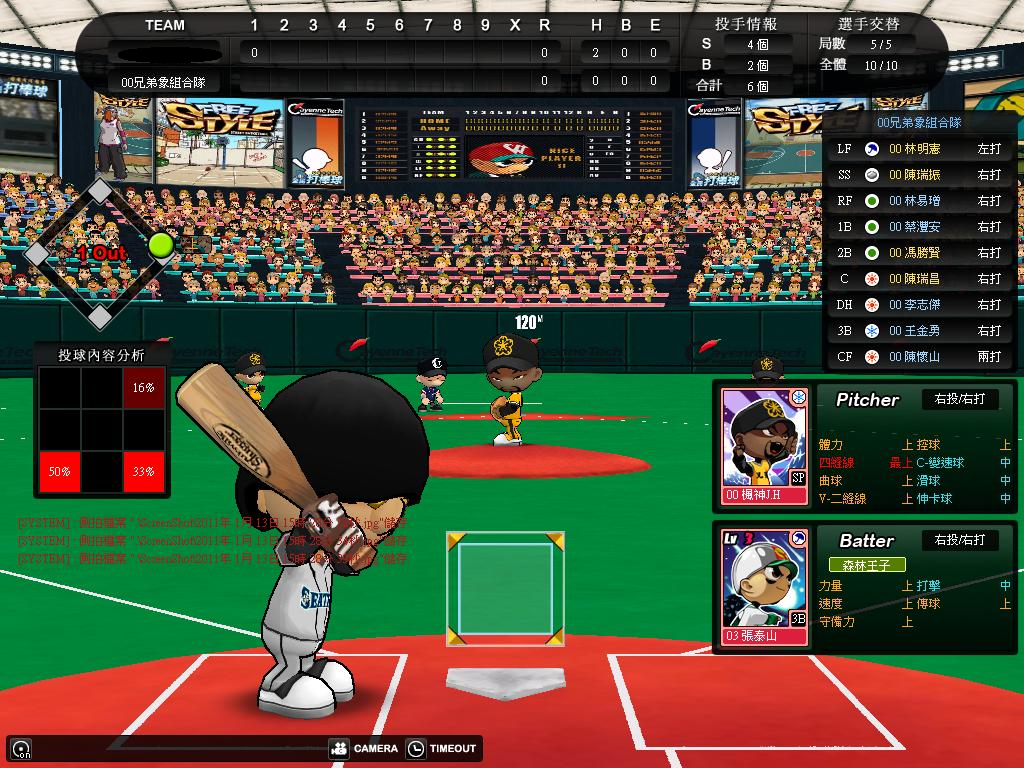Pick the 2B player row in lineup

pos(918,253)
